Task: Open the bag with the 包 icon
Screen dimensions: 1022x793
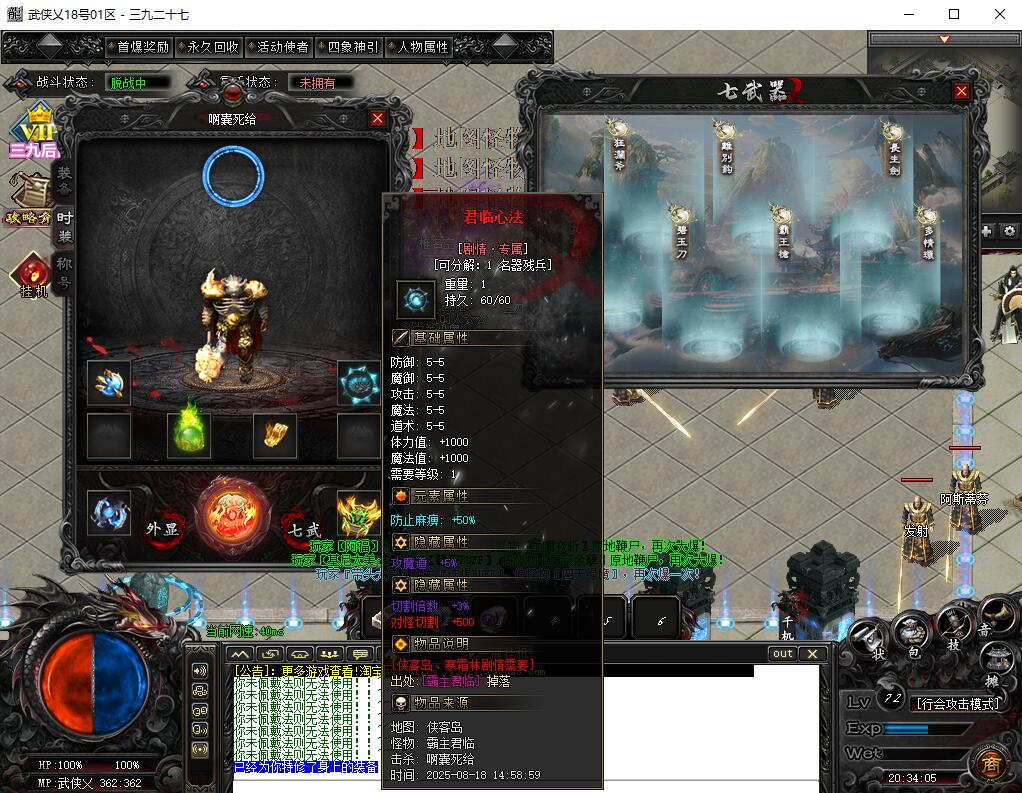Action: coord(910,633)
